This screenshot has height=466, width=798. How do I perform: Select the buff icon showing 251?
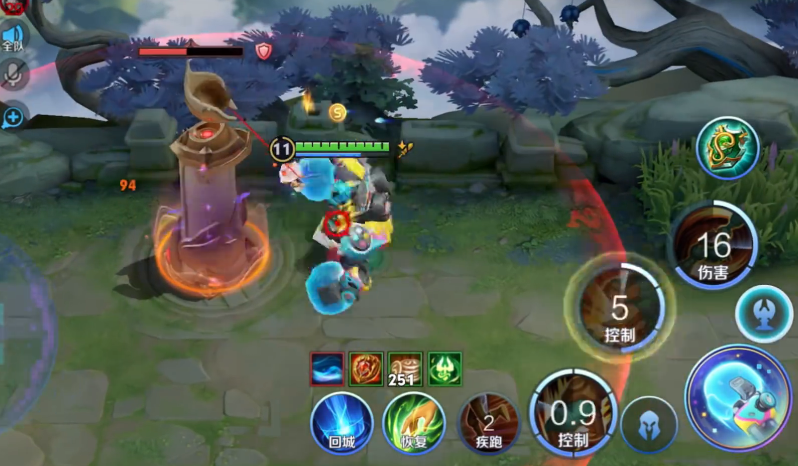click(x=405, y=369)
